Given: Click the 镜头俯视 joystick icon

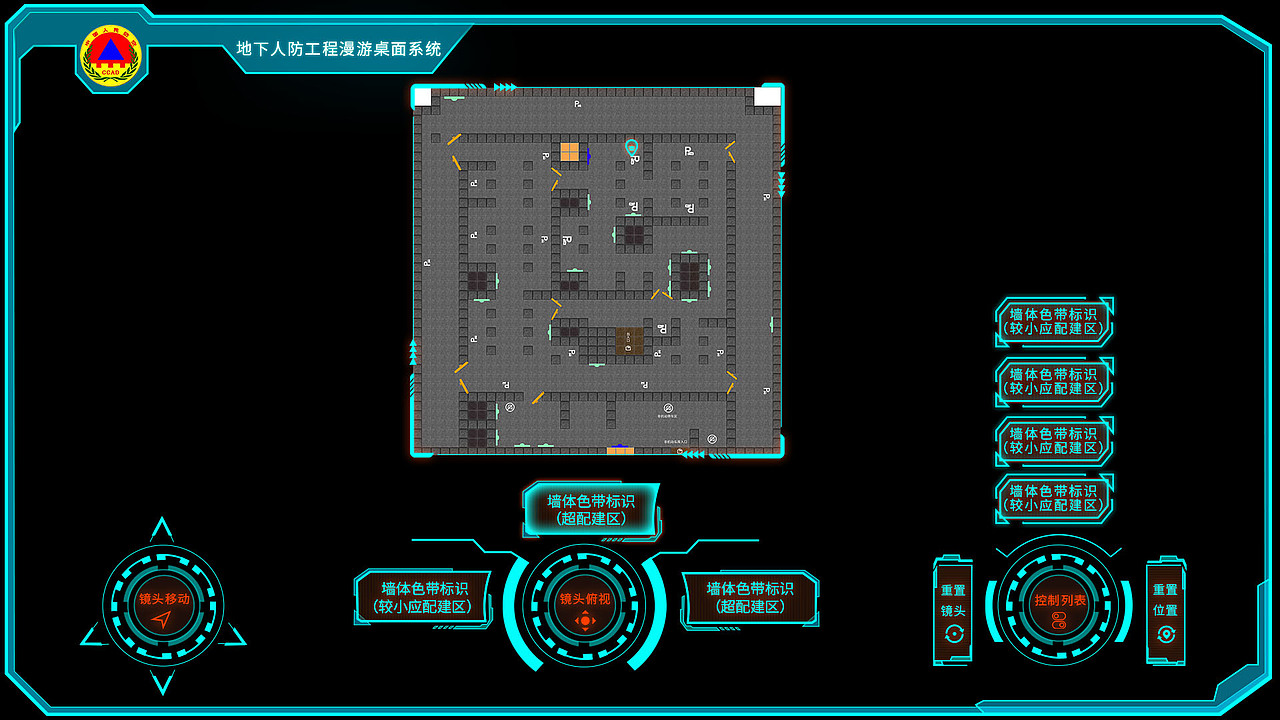Looking at the screenshot, I should (585, 619).
